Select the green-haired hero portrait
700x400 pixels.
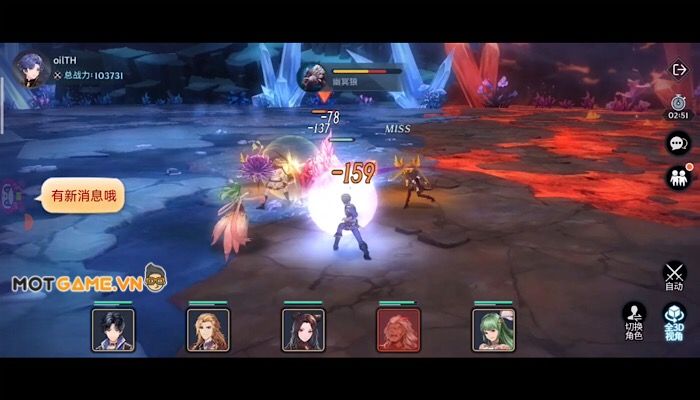pos(492,329)
